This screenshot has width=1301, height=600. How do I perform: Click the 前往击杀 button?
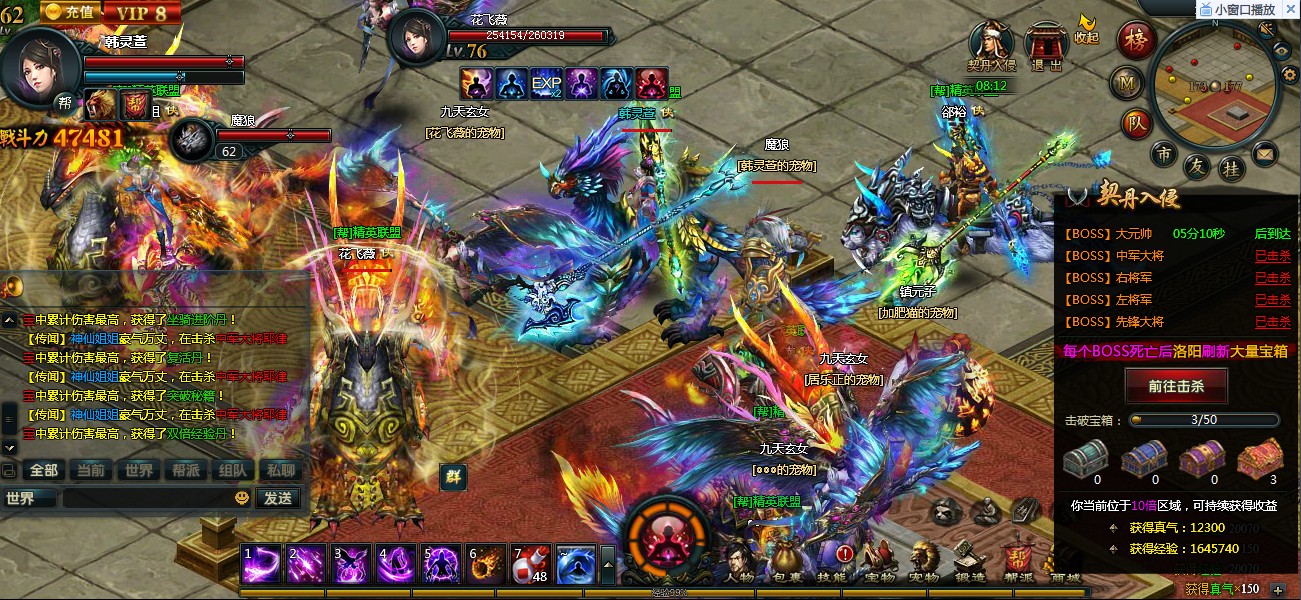1176,386
